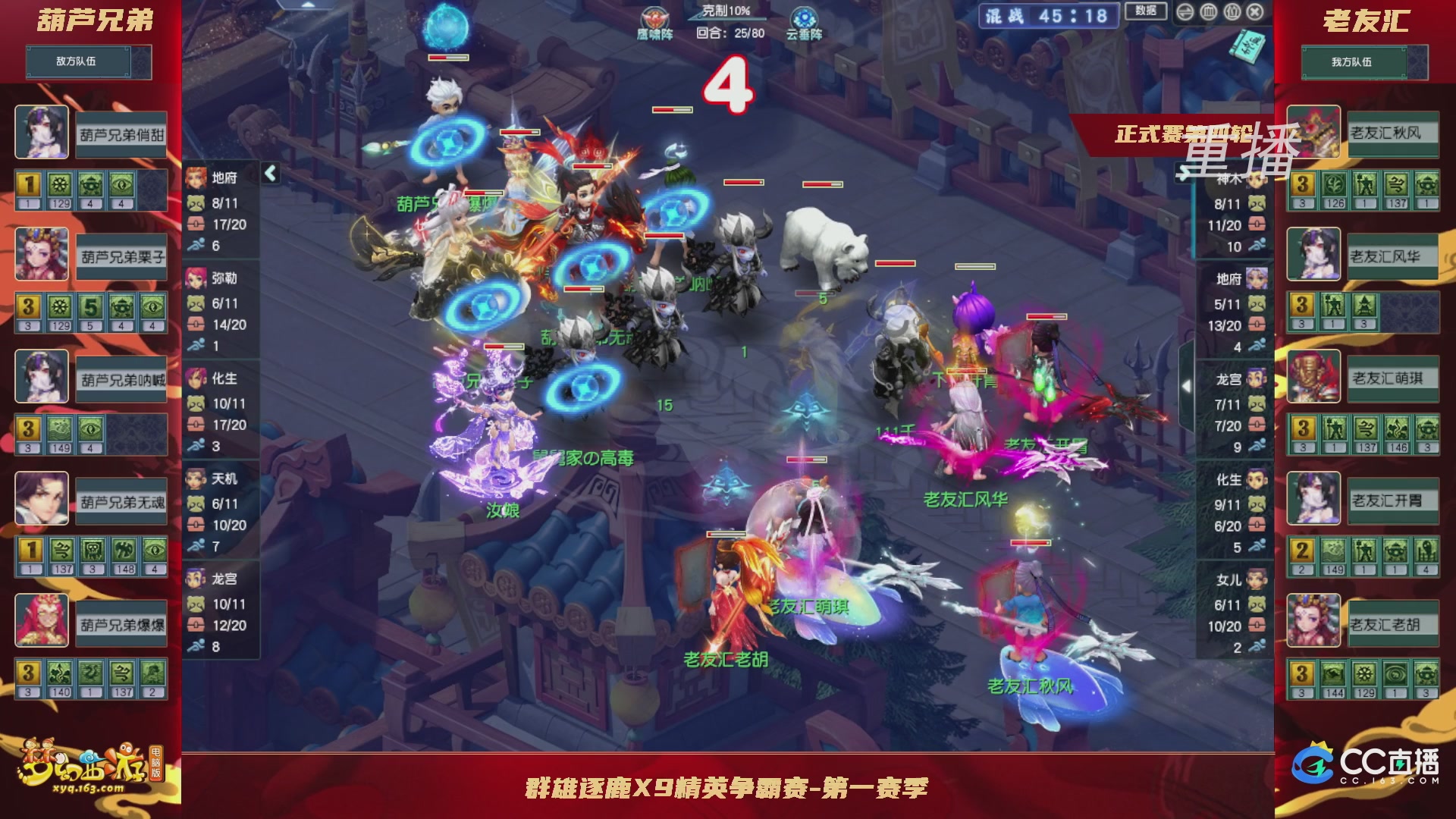Toggle the grid view button beside 数据
Image resolution: width=1456 pixels, height=819 pixels.
1209,12
